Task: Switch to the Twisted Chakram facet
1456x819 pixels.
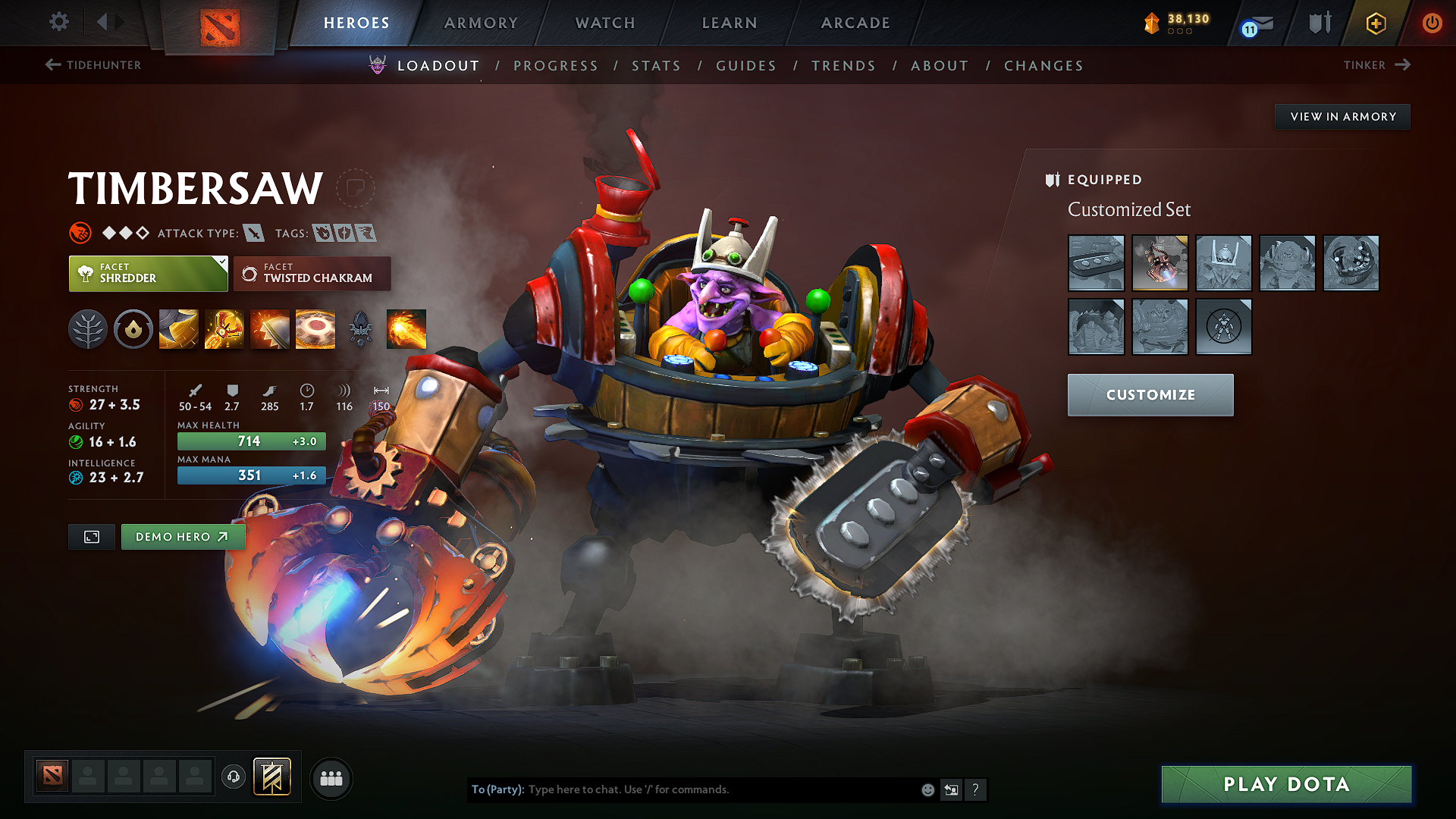Action: pos(312,273)
